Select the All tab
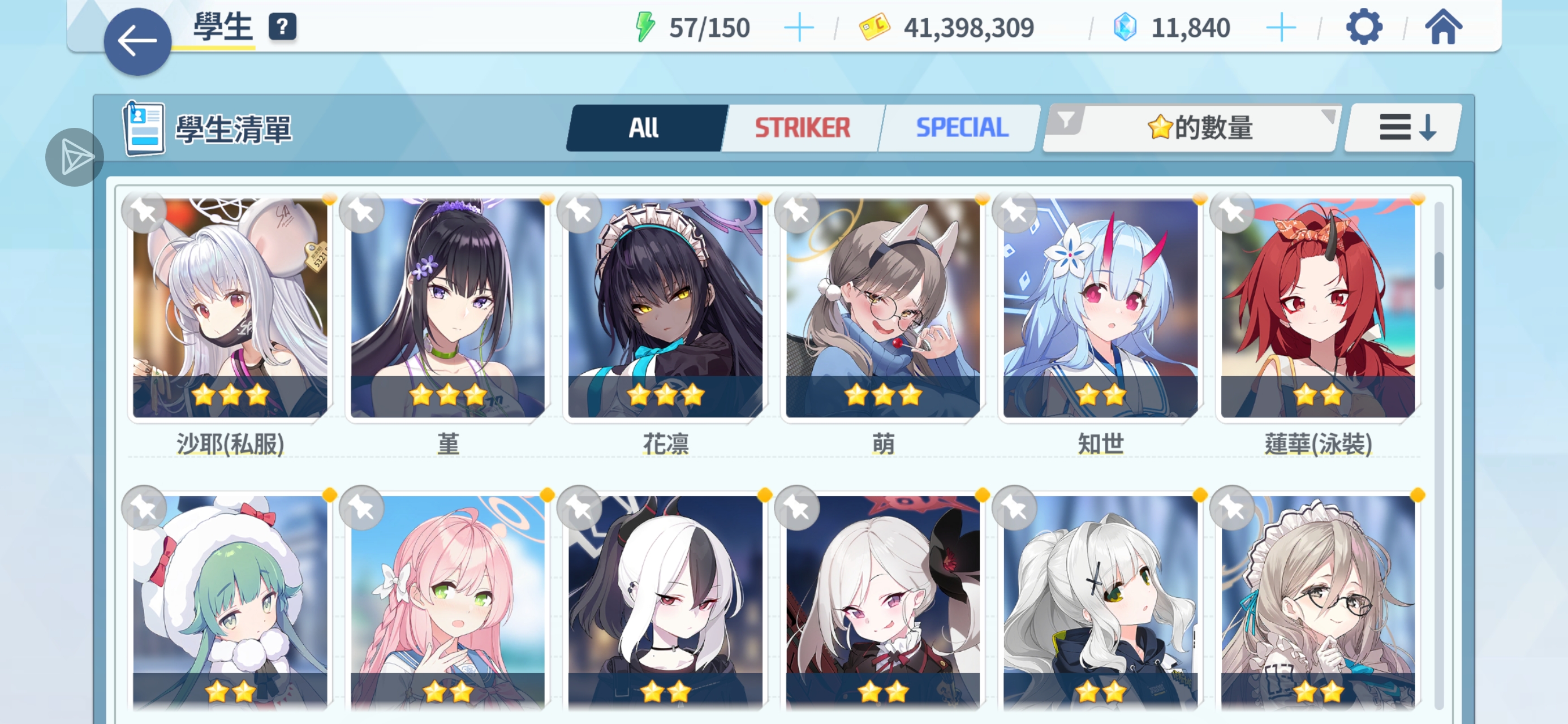 pos(644,127)
